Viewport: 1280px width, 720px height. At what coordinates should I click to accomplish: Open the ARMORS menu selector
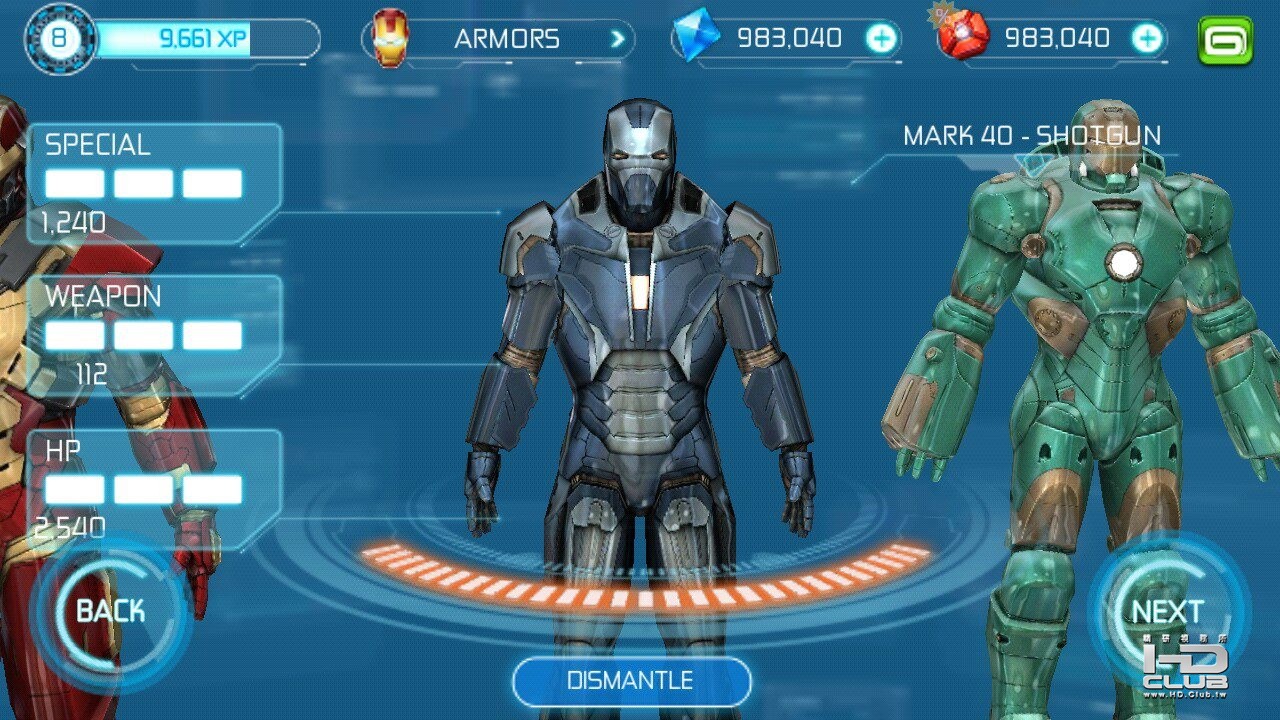500,40
